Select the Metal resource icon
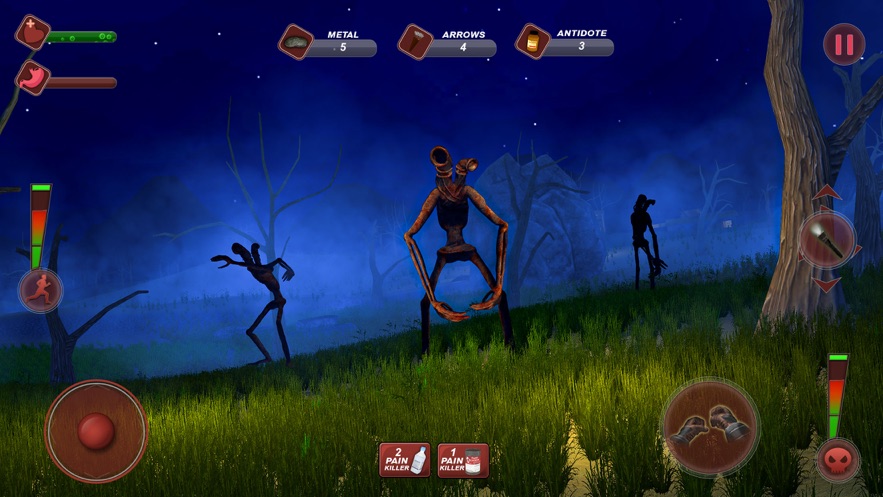883x497 pixels. pyautogui.click(x=296, y=42)
